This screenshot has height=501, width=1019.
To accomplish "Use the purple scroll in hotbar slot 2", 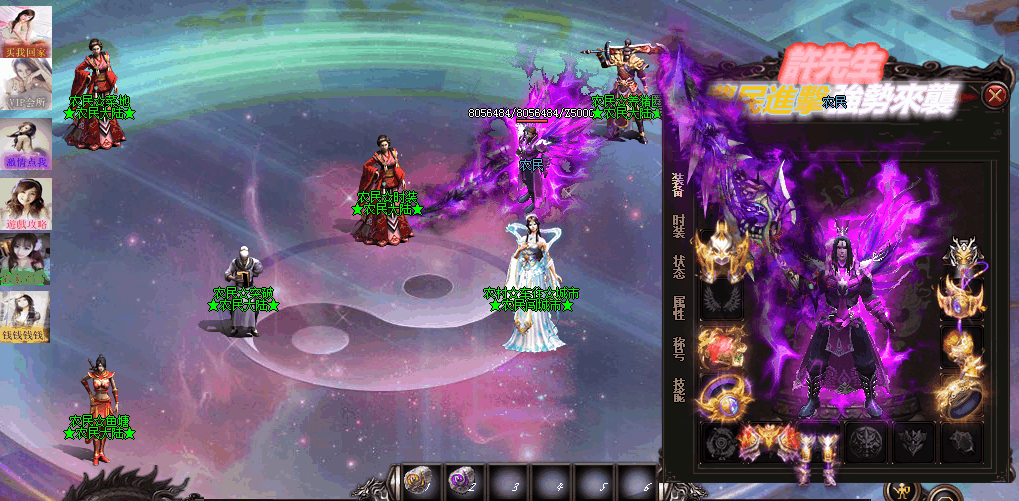I will pyautogui.click(x=462, y=482).
